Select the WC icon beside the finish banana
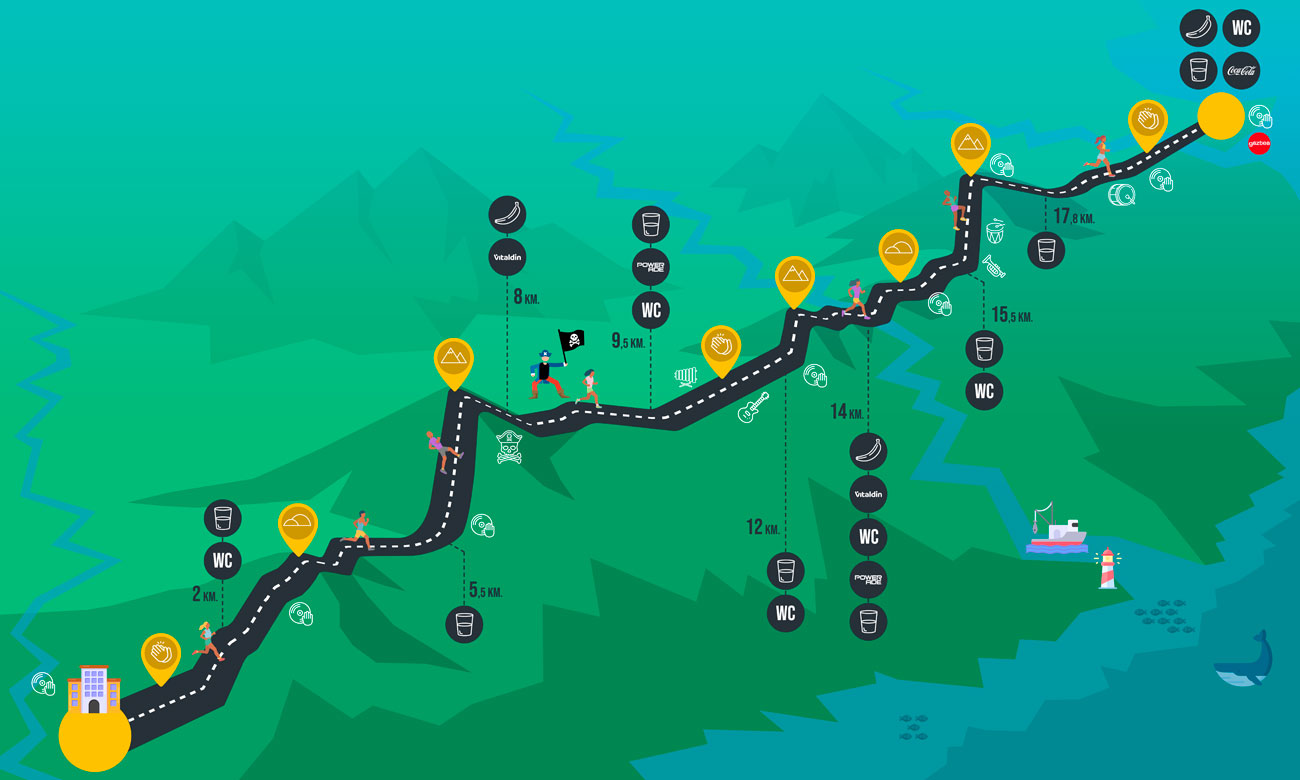 pos(1241,28)
